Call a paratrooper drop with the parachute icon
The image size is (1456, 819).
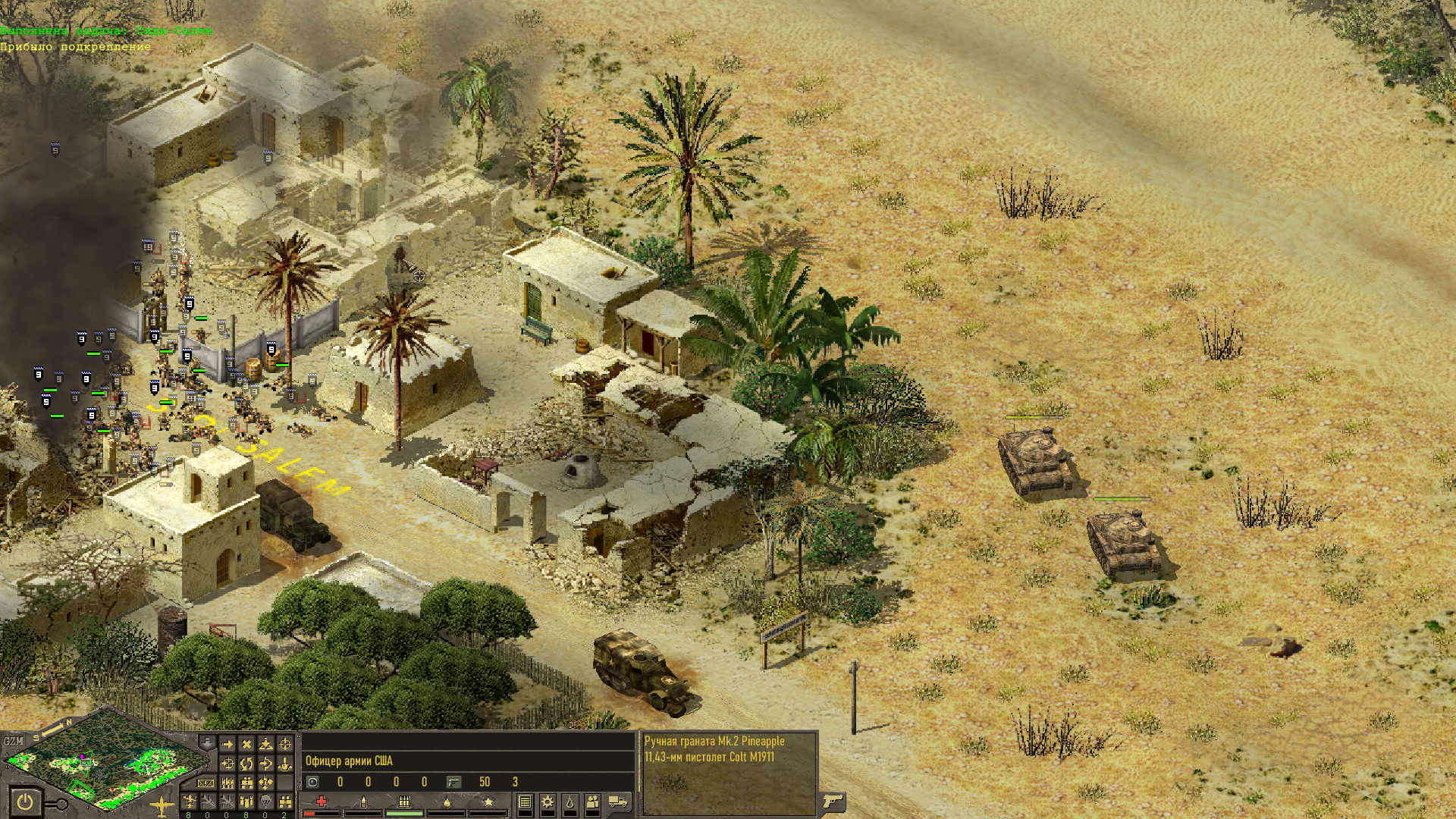[265, 802]
